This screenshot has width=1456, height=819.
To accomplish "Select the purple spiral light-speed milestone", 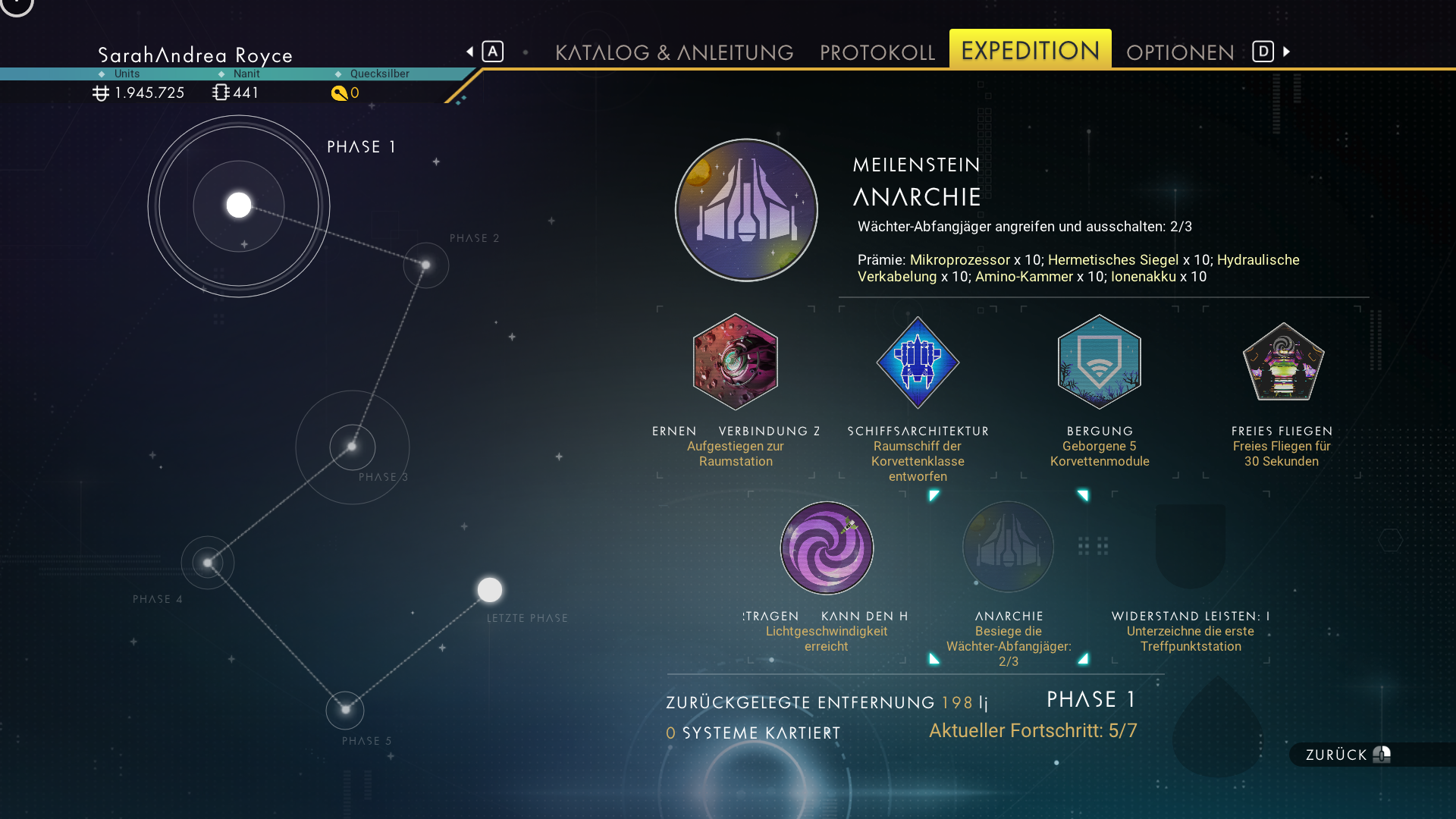I will [827, 548].
